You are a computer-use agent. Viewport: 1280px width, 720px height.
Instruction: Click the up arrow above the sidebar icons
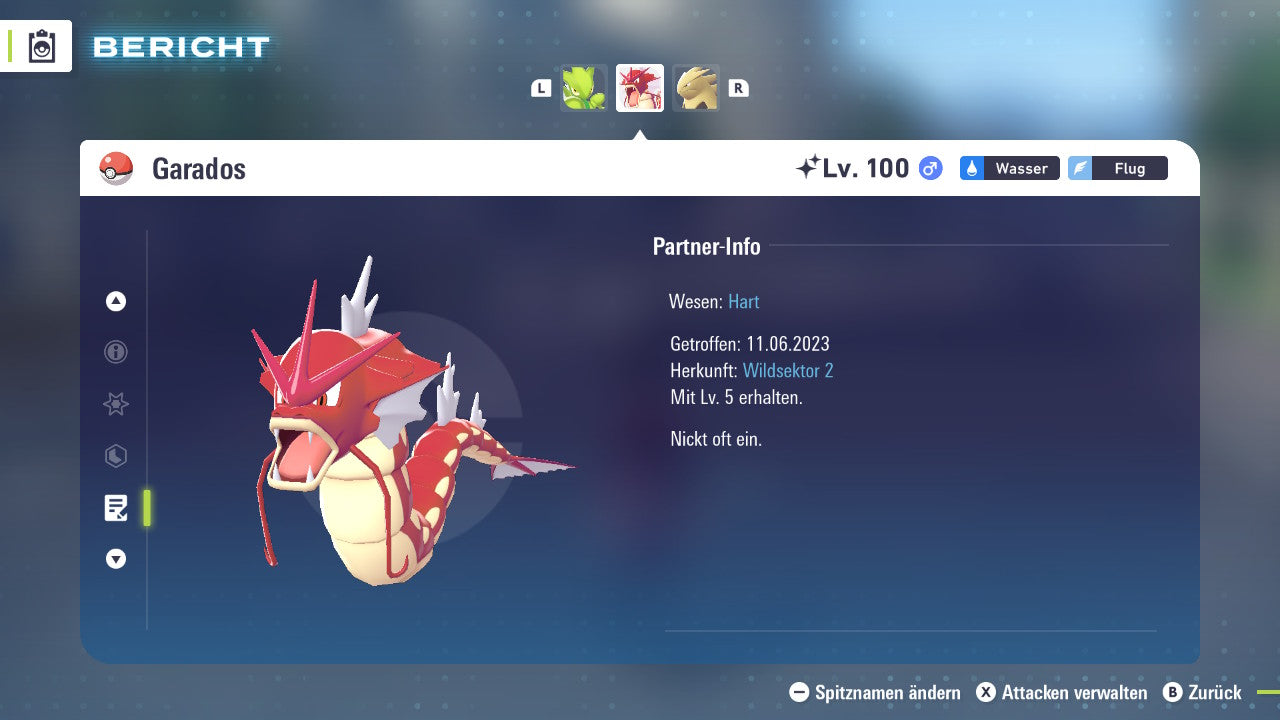click(115, 301)
